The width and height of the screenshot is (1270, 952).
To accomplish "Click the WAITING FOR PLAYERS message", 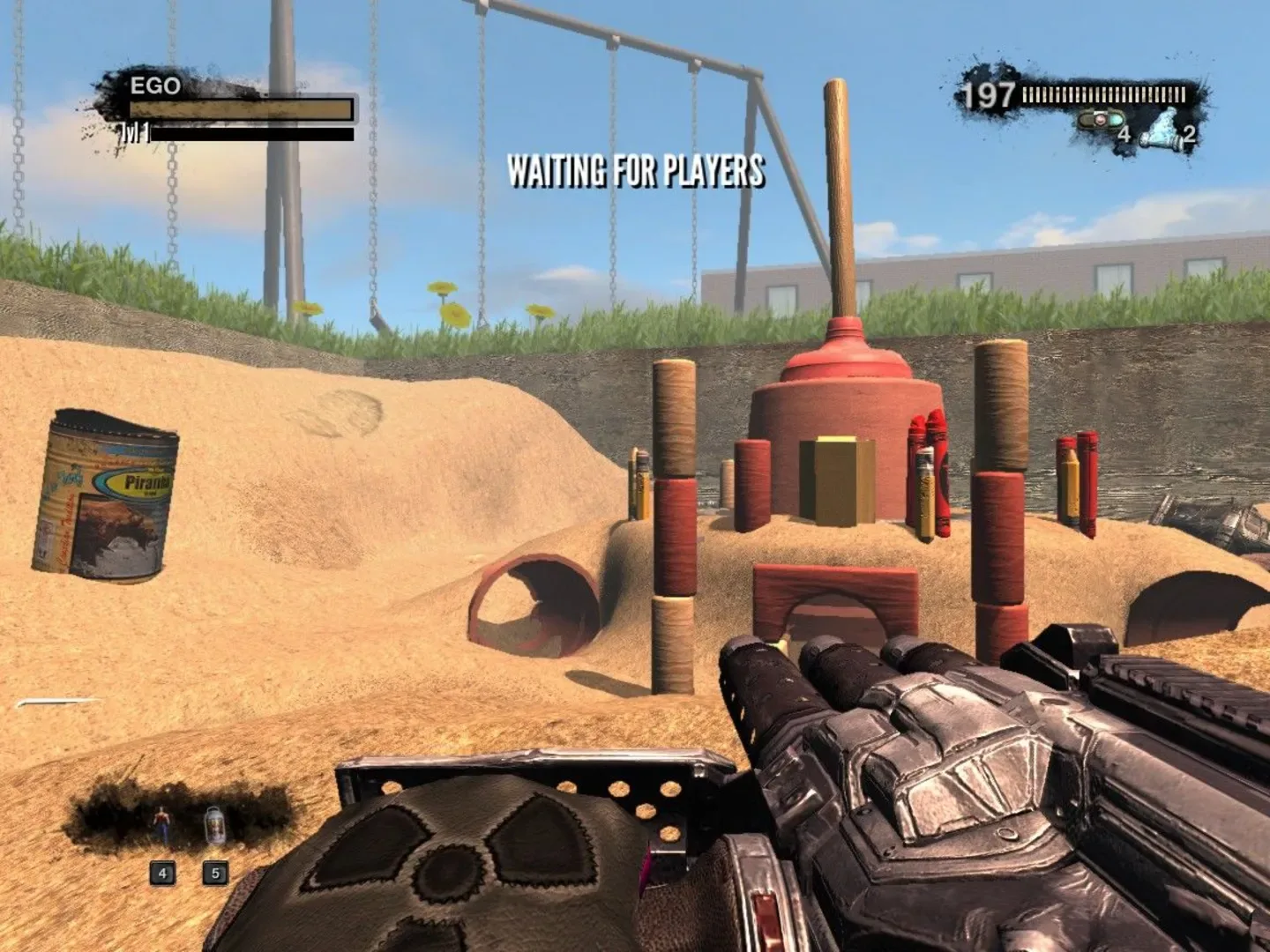I will (x=634, y=173).
